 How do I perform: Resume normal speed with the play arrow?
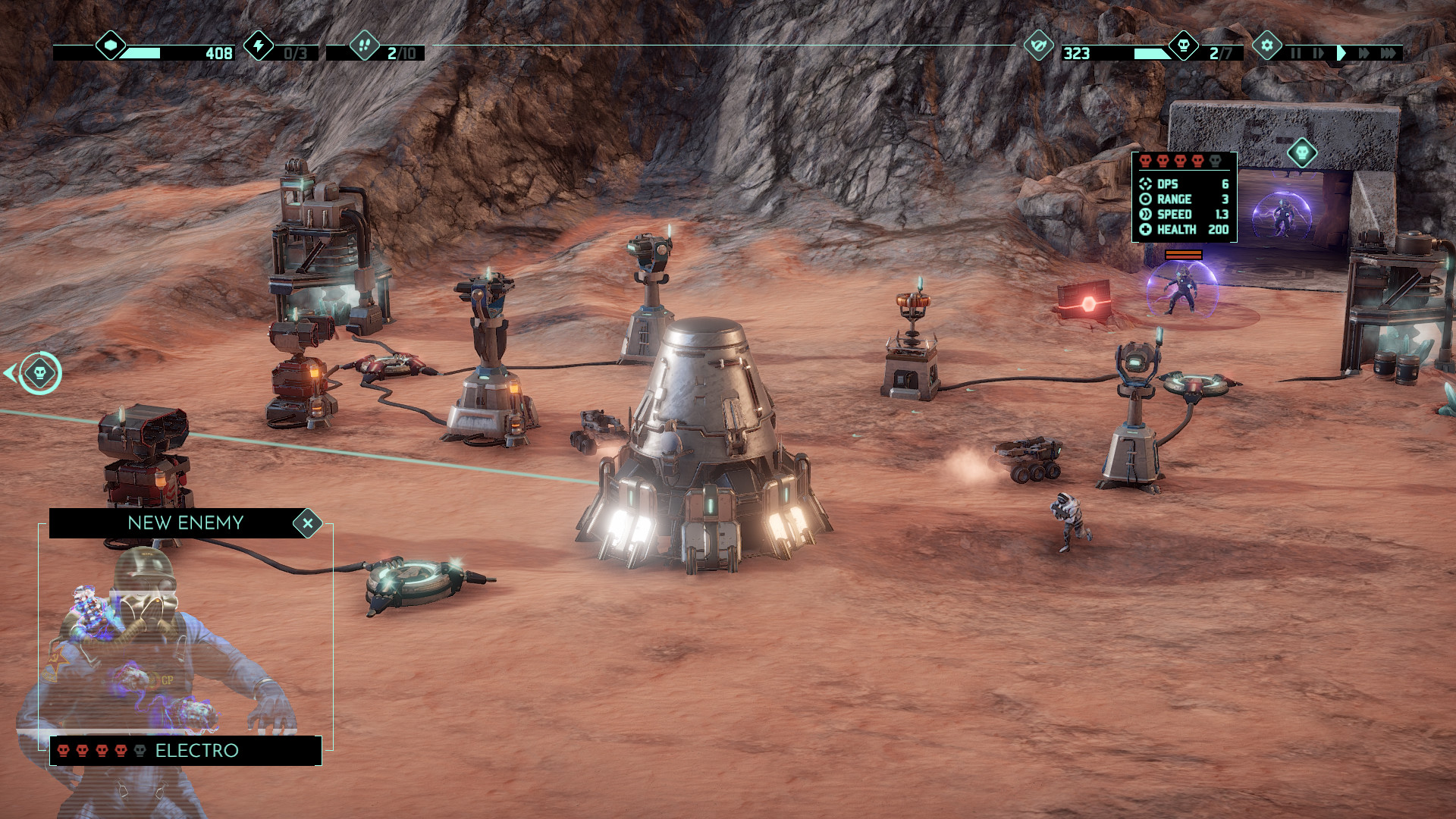pyautogui.click(x=1342, y=54)
